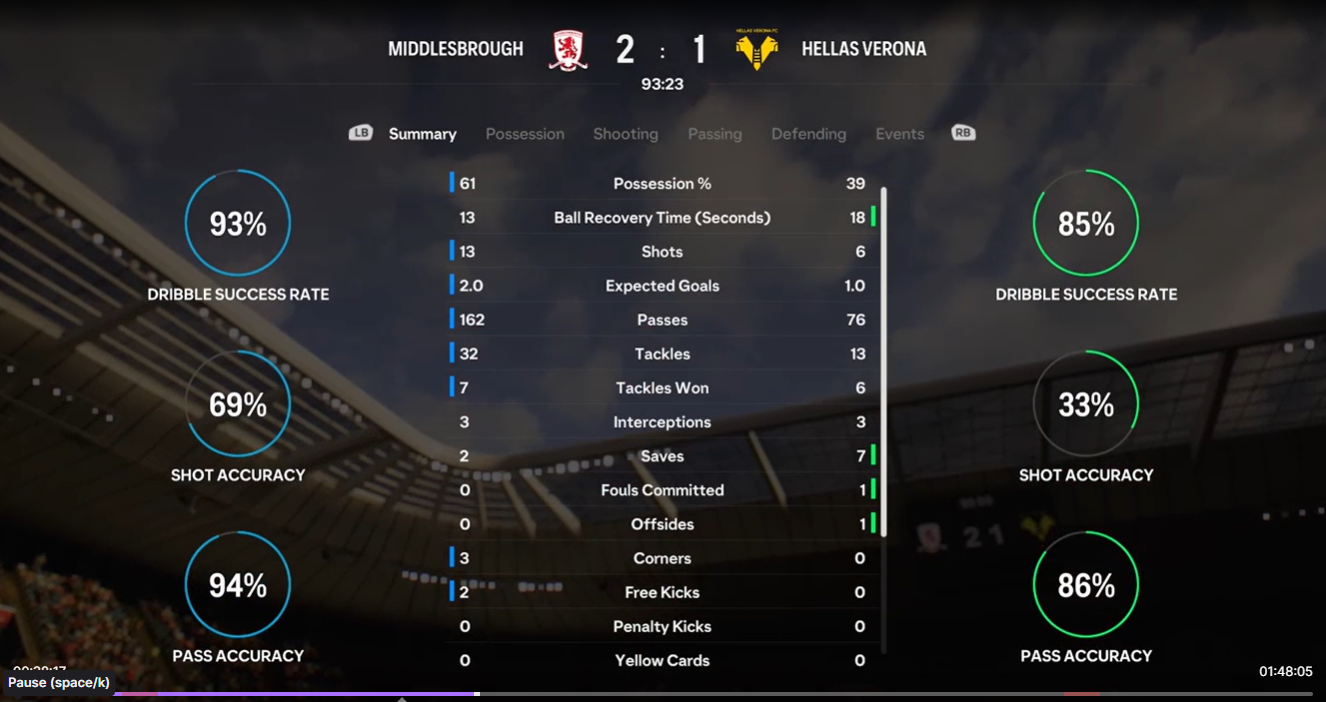Open the Shooting stats tab
This screenshot has height=702, width=1326.
click(x=625, y=134)
